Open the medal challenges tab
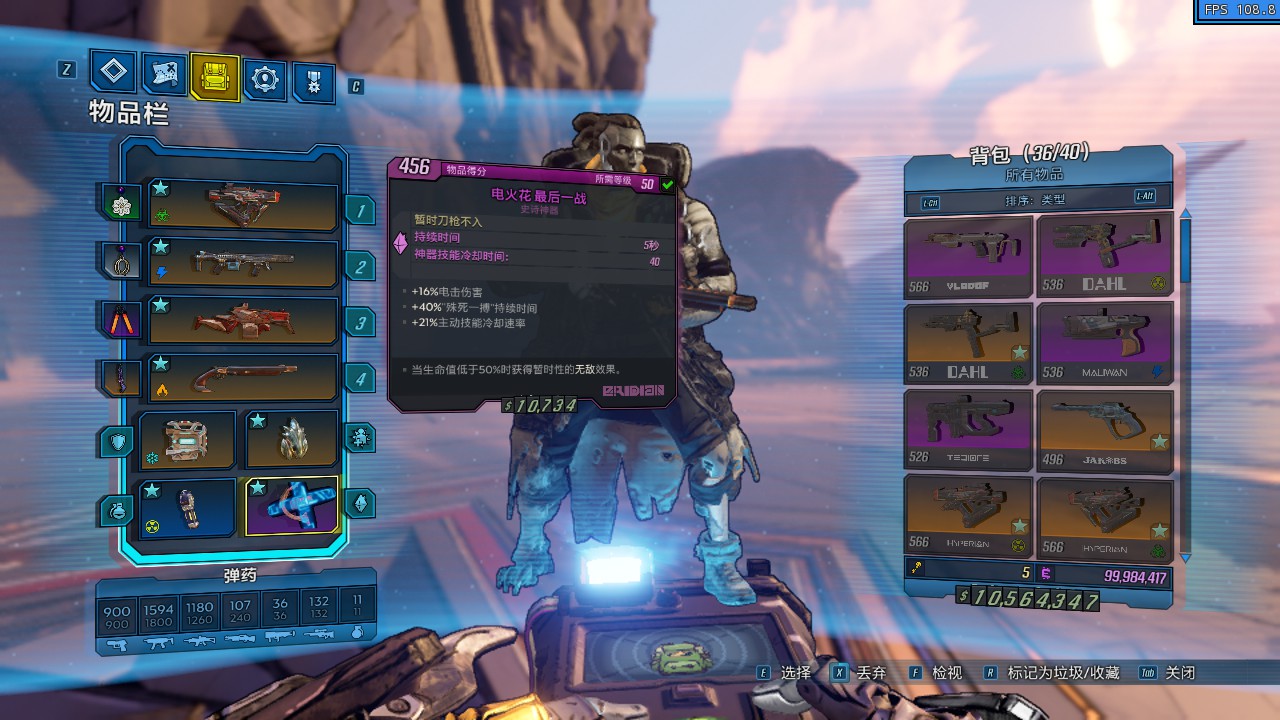Viewport: 1280px width, 720px height. (314, 82)
